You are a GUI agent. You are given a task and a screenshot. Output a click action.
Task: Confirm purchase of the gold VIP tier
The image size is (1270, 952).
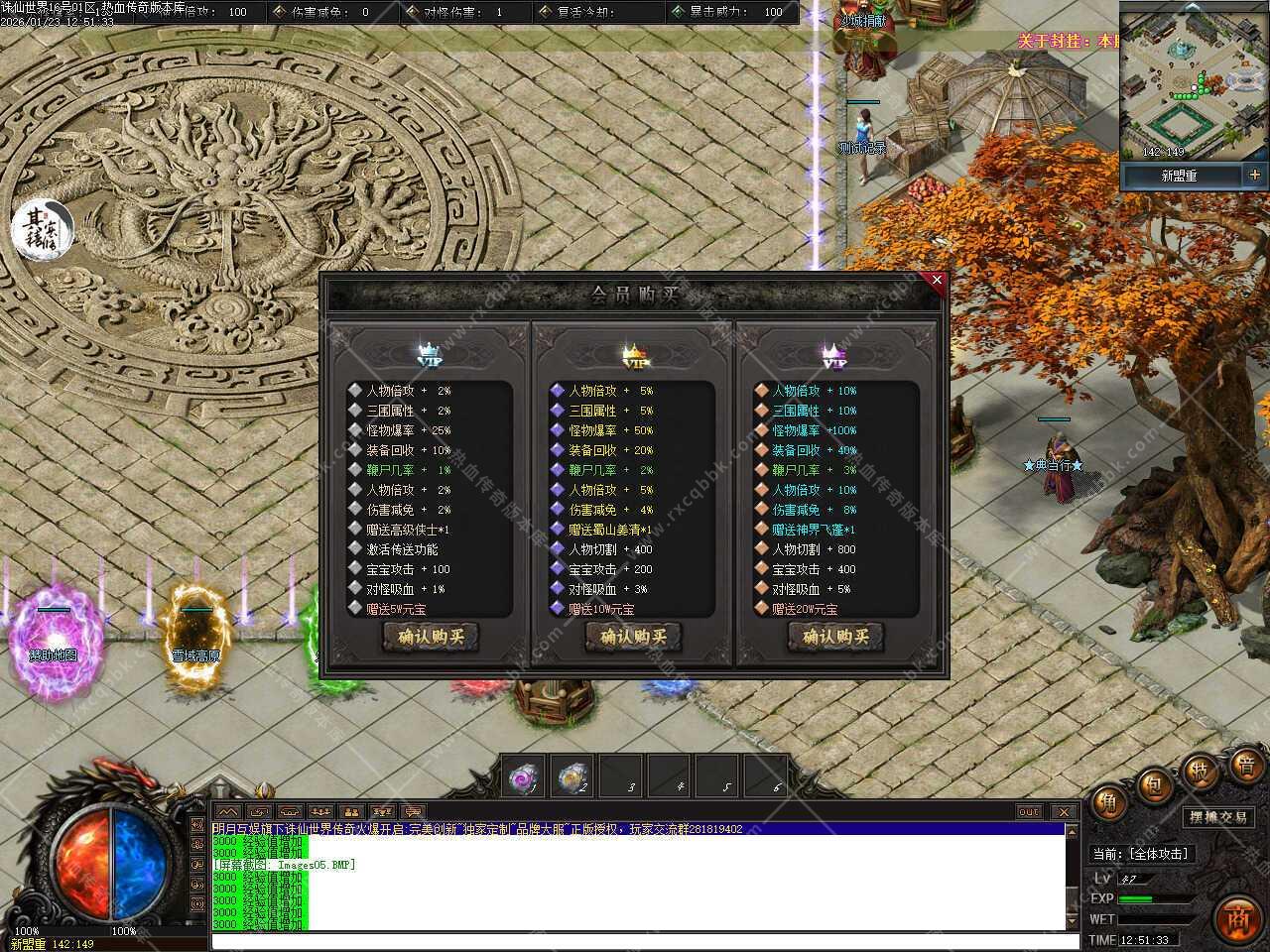coord(632,637)
